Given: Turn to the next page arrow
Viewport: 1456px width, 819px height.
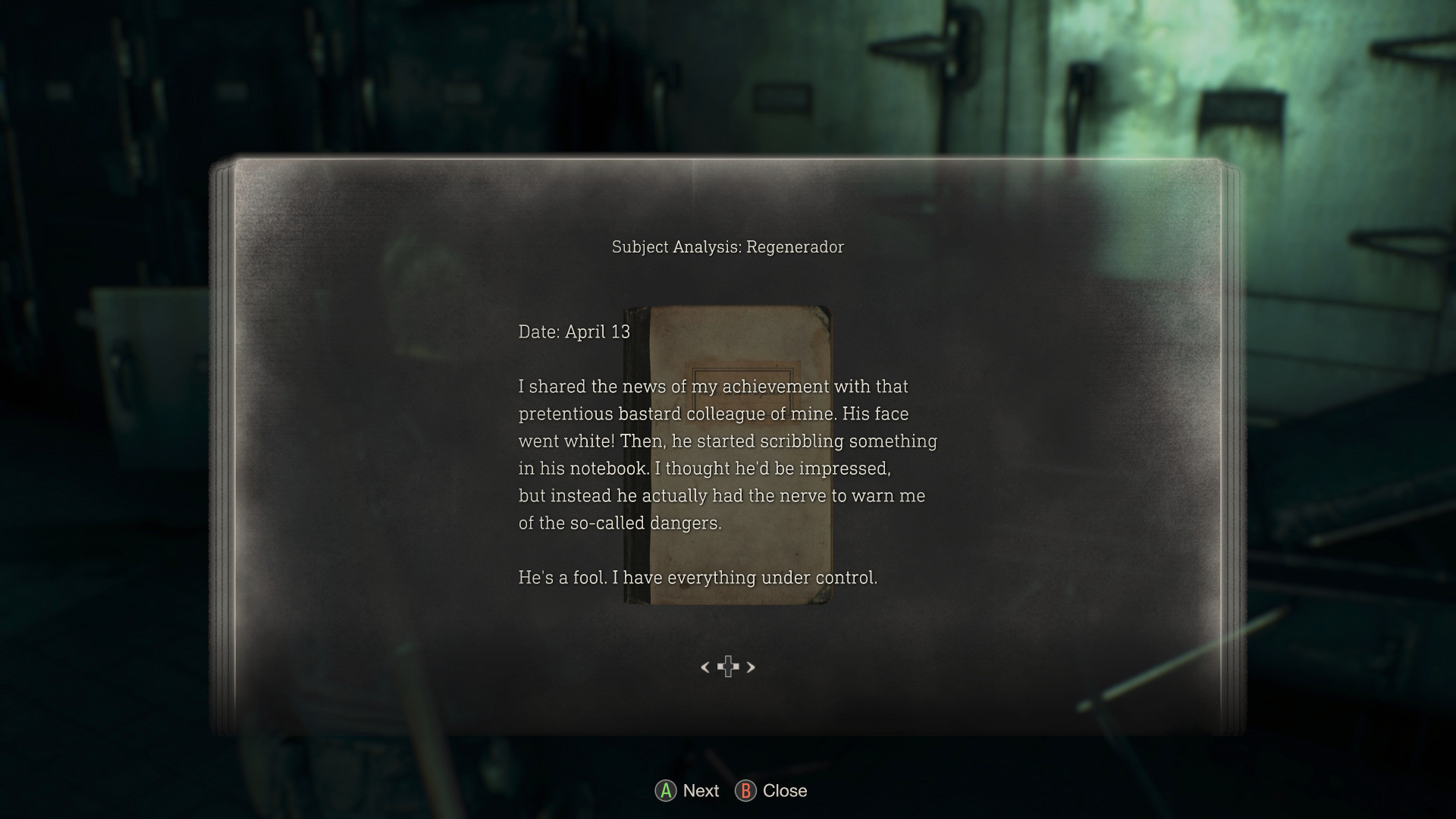Looking at the screenshot, I should [751, 667].
